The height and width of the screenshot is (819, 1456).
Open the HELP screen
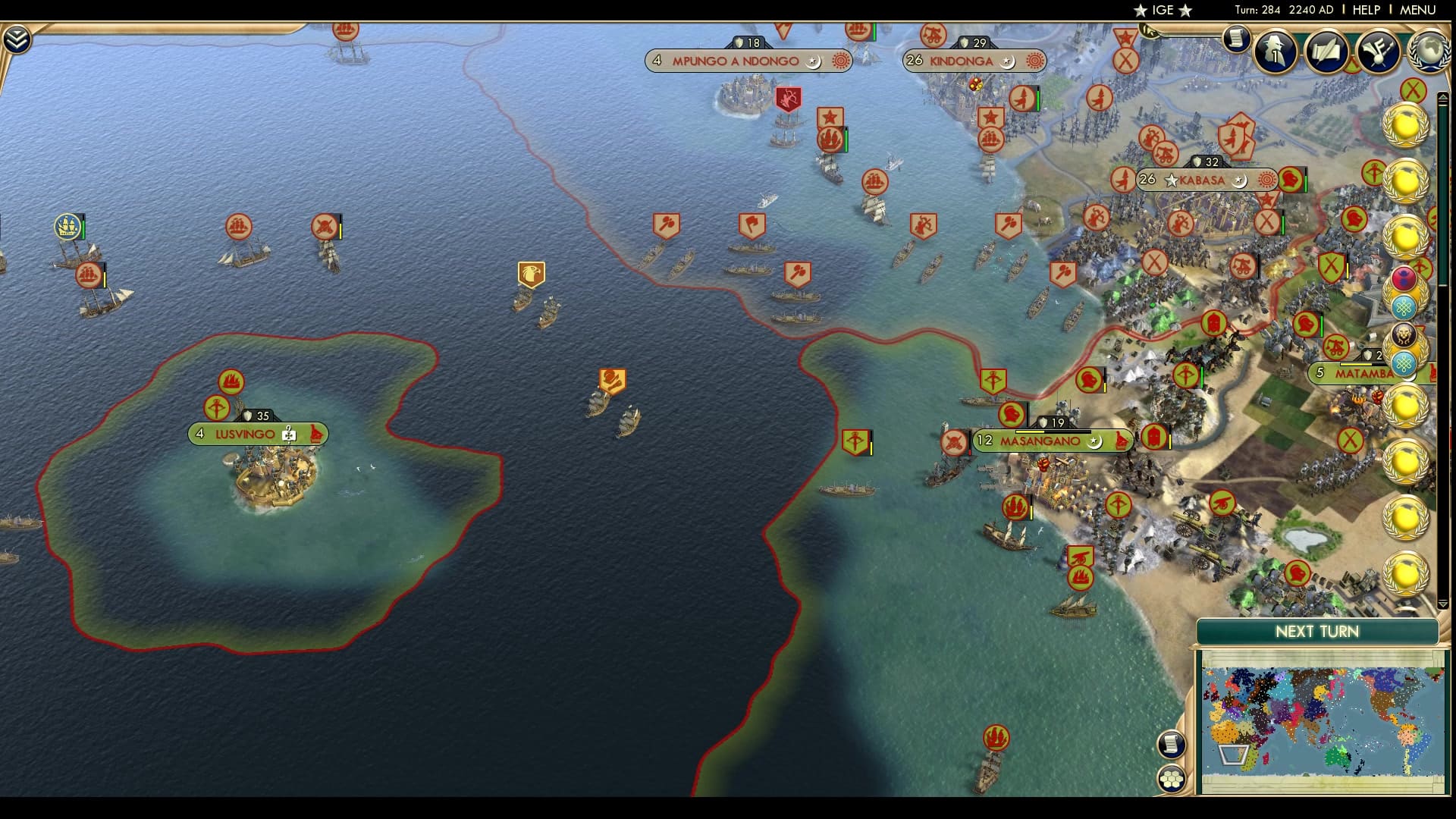pos(1367,10)
